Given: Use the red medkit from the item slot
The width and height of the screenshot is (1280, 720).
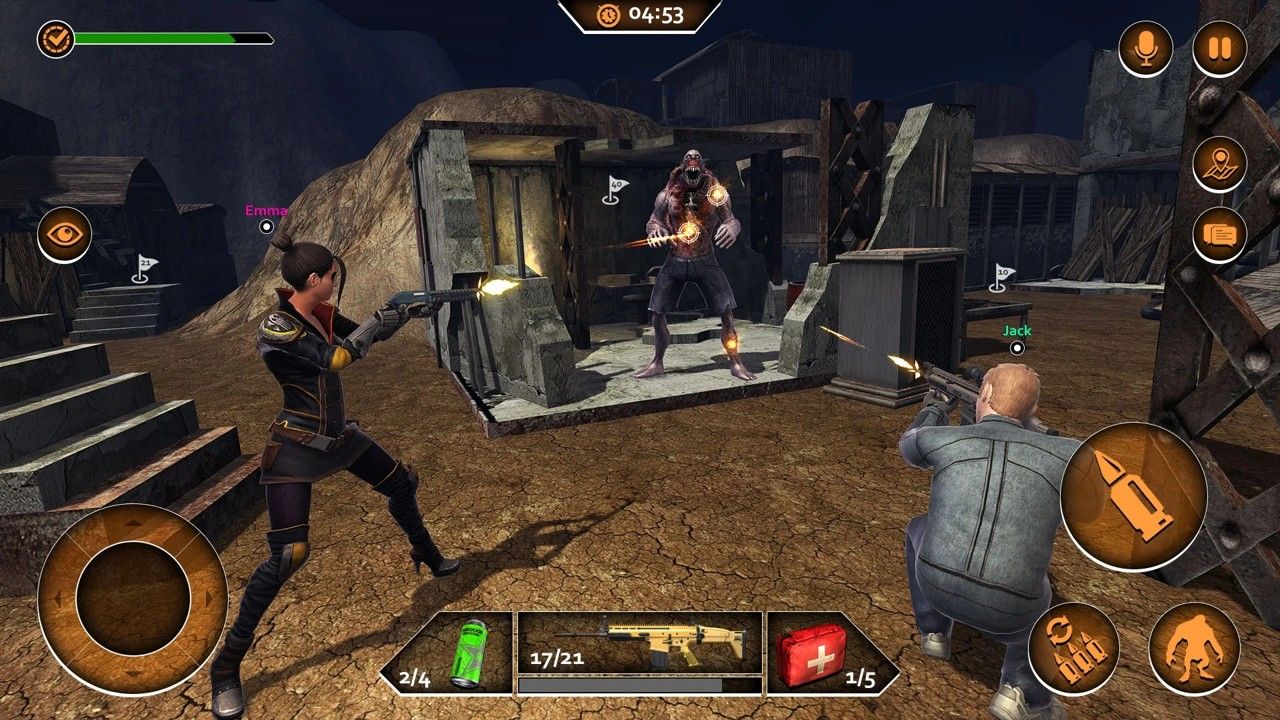Looking at the screenshot, I should click(x=811, y=662).
